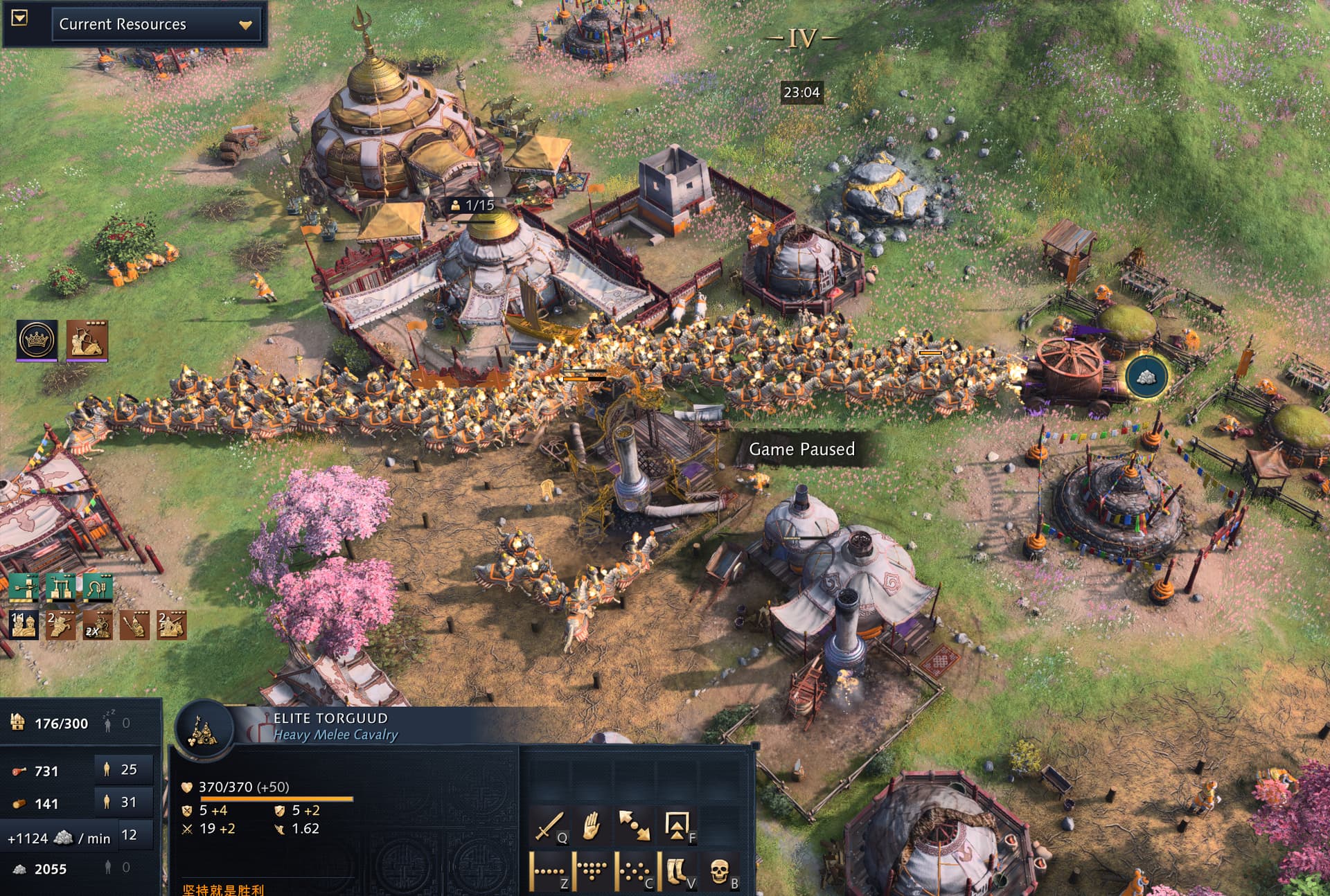This screenshot has width=1330, height=896.
Task: Click the arrow-slit research icon
Action: pos(24,587)
